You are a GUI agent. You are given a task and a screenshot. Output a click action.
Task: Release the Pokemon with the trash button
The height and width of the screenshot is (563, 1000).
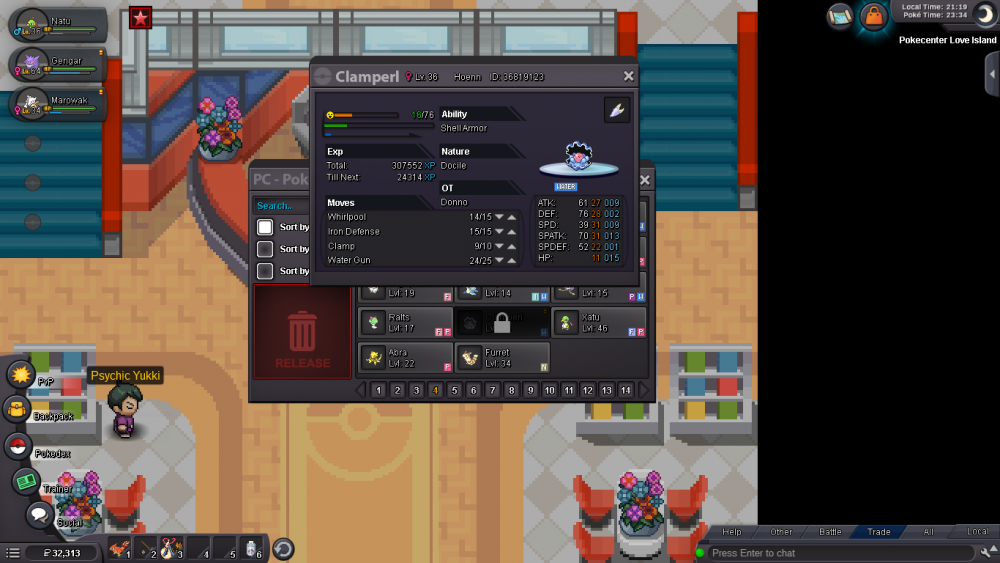coord(303,332)
